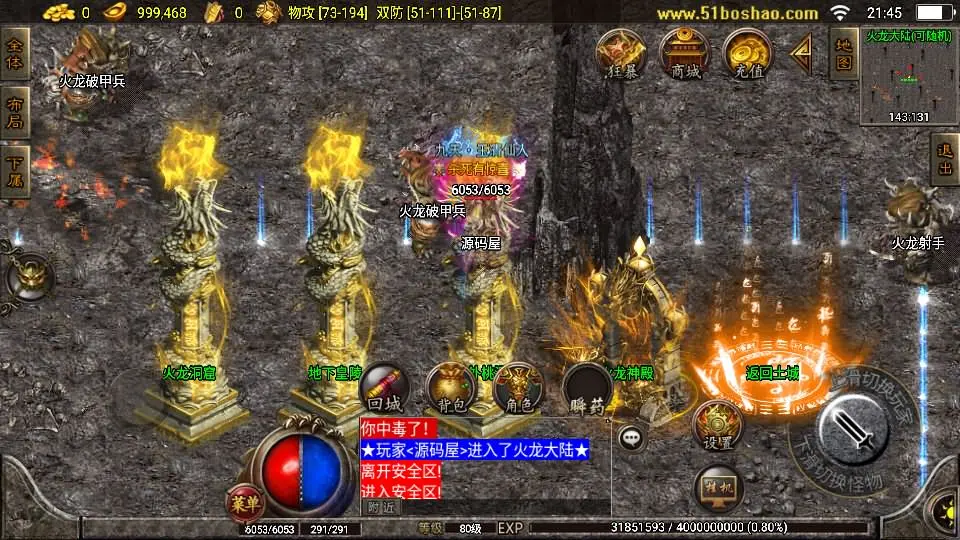The height and width of the screenshot is (540, 960).
Task: Activate the 狂暴 (Berserk) icon
Action: pyautogui.click(x=621, y=54)
